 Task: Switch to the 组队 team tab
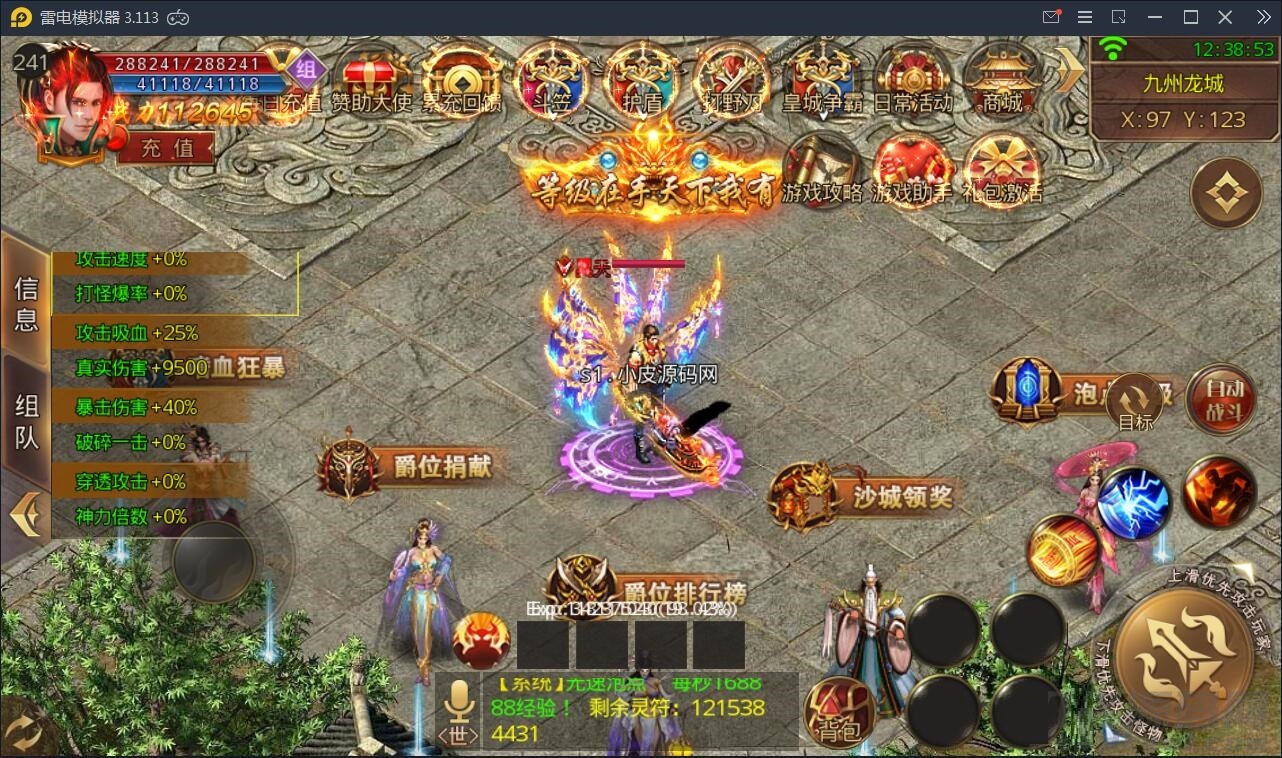coord(26,420)
